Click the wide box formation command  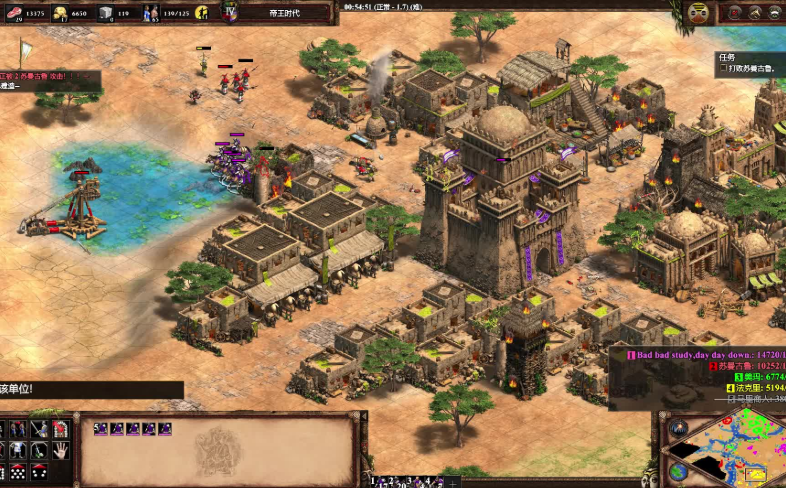(18, 472)
